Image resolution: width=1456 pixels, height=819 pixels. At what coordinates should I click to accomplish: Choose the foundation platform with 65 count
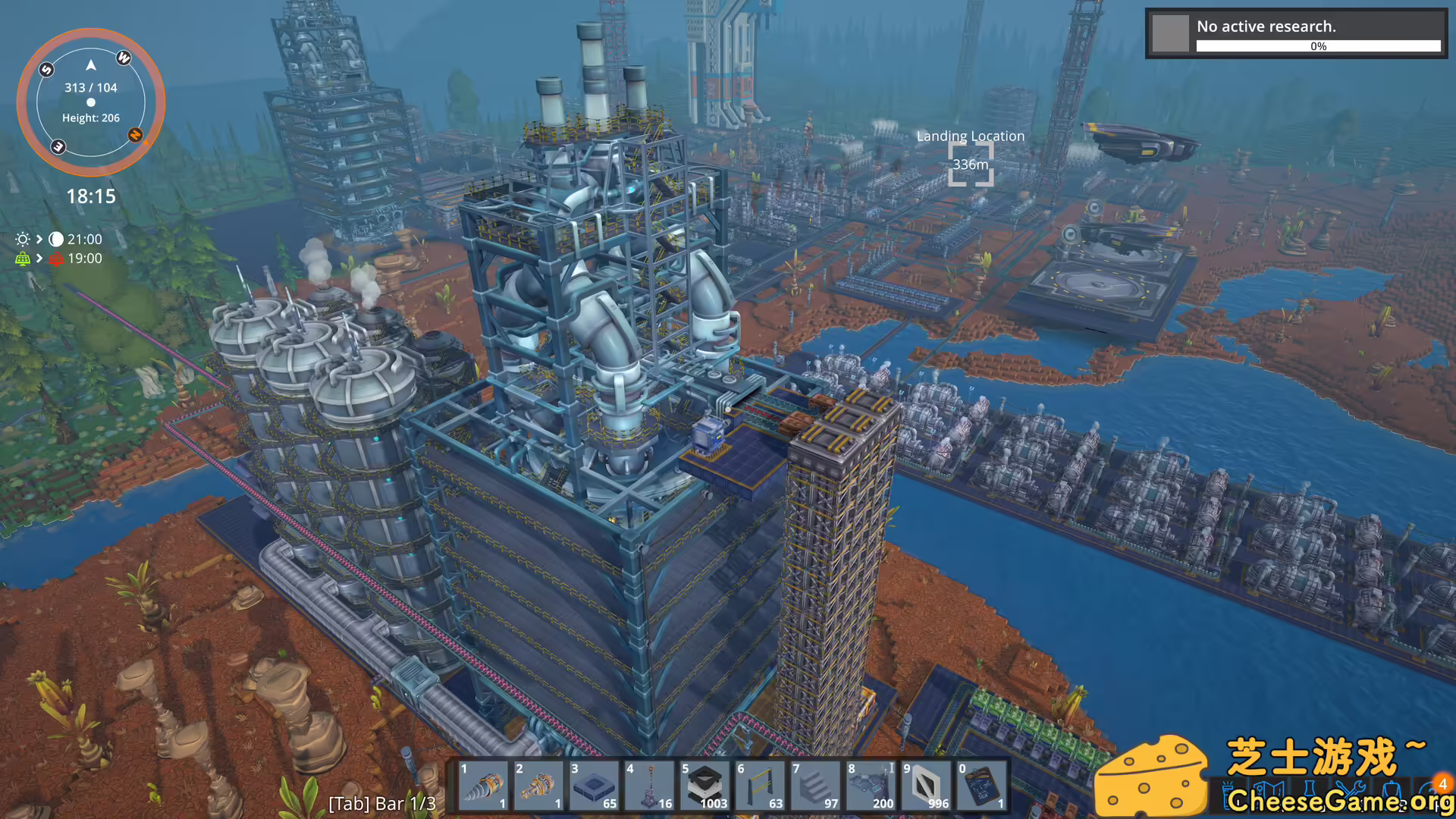594,786
